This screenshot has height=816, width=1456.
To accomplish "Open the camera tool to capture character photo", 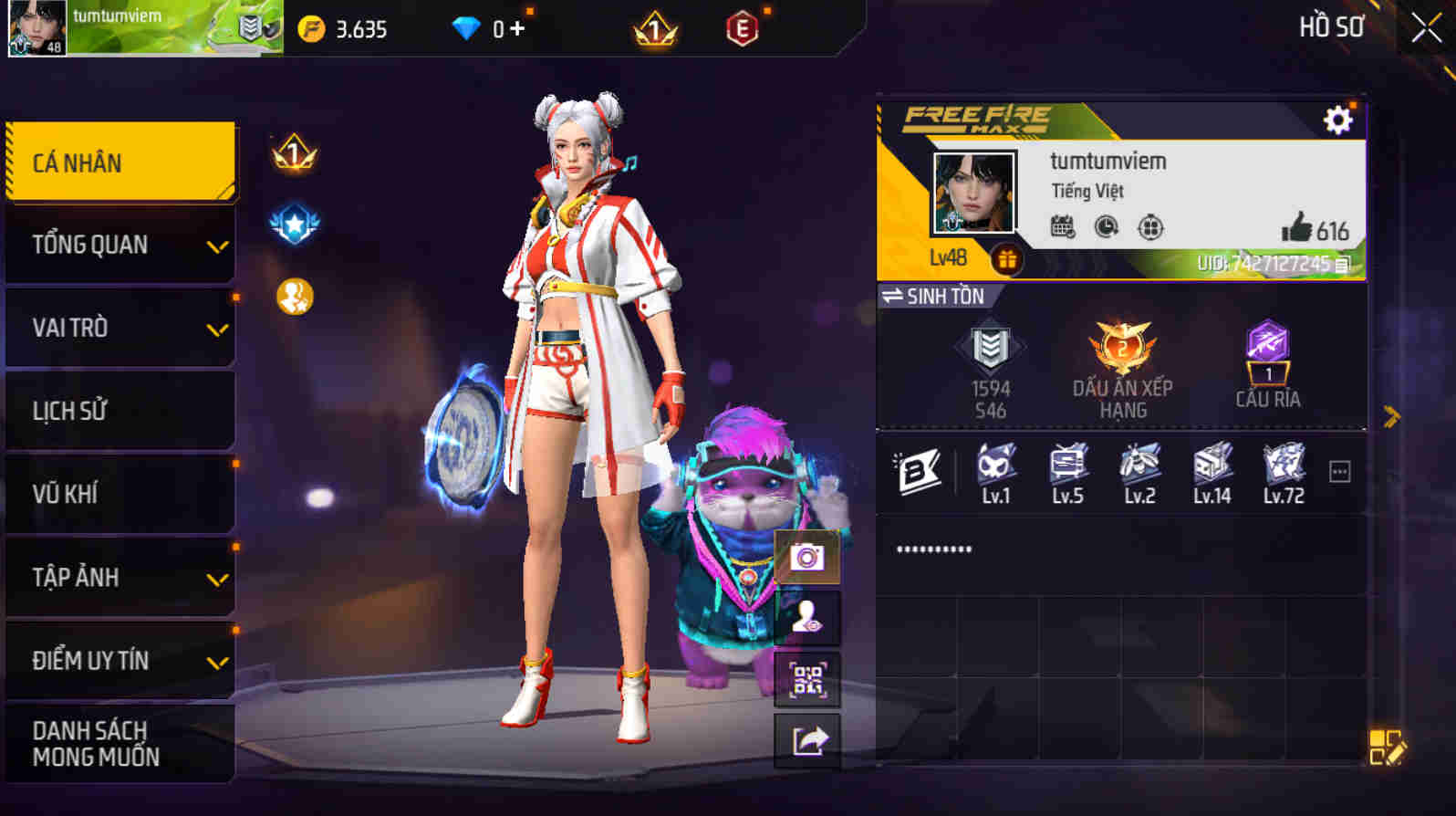I will 806,556.
